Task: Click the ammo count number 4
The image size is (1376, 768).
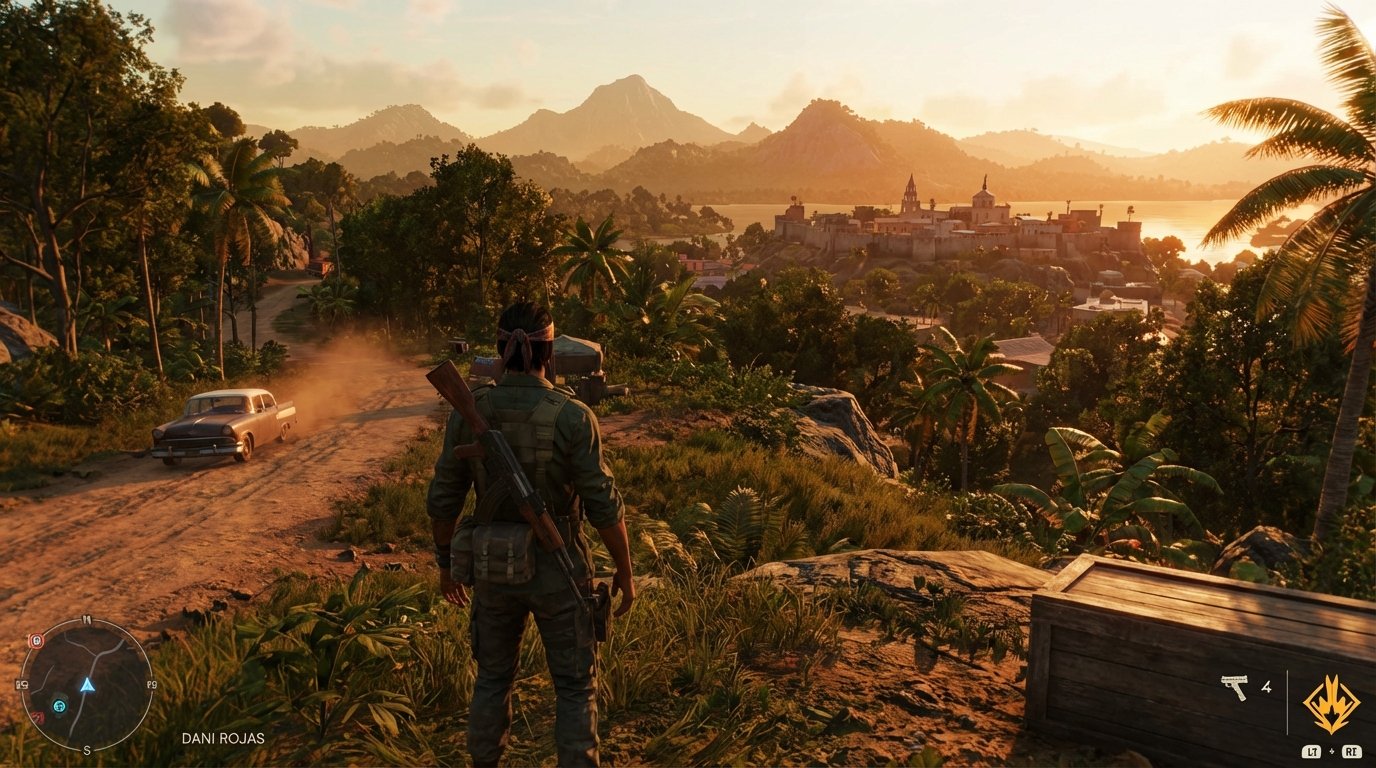Action: 1268,687
